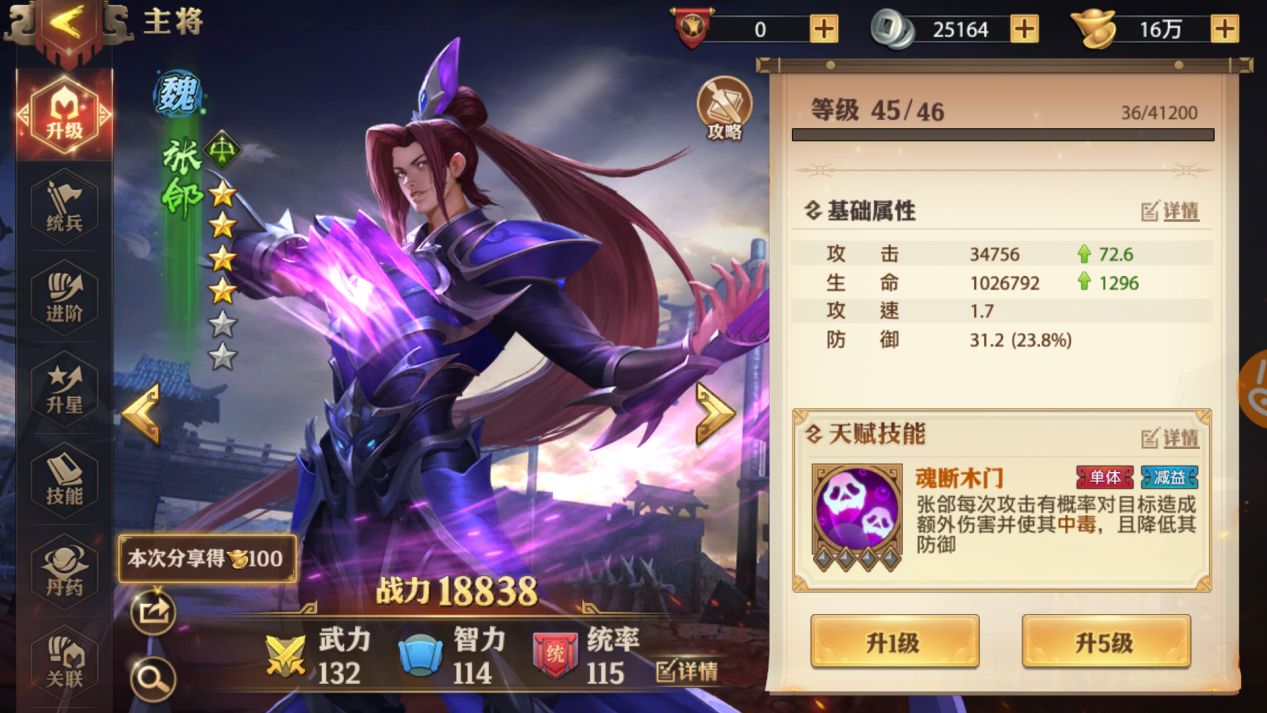Open the 统兵 tab

tap(65, 207)
